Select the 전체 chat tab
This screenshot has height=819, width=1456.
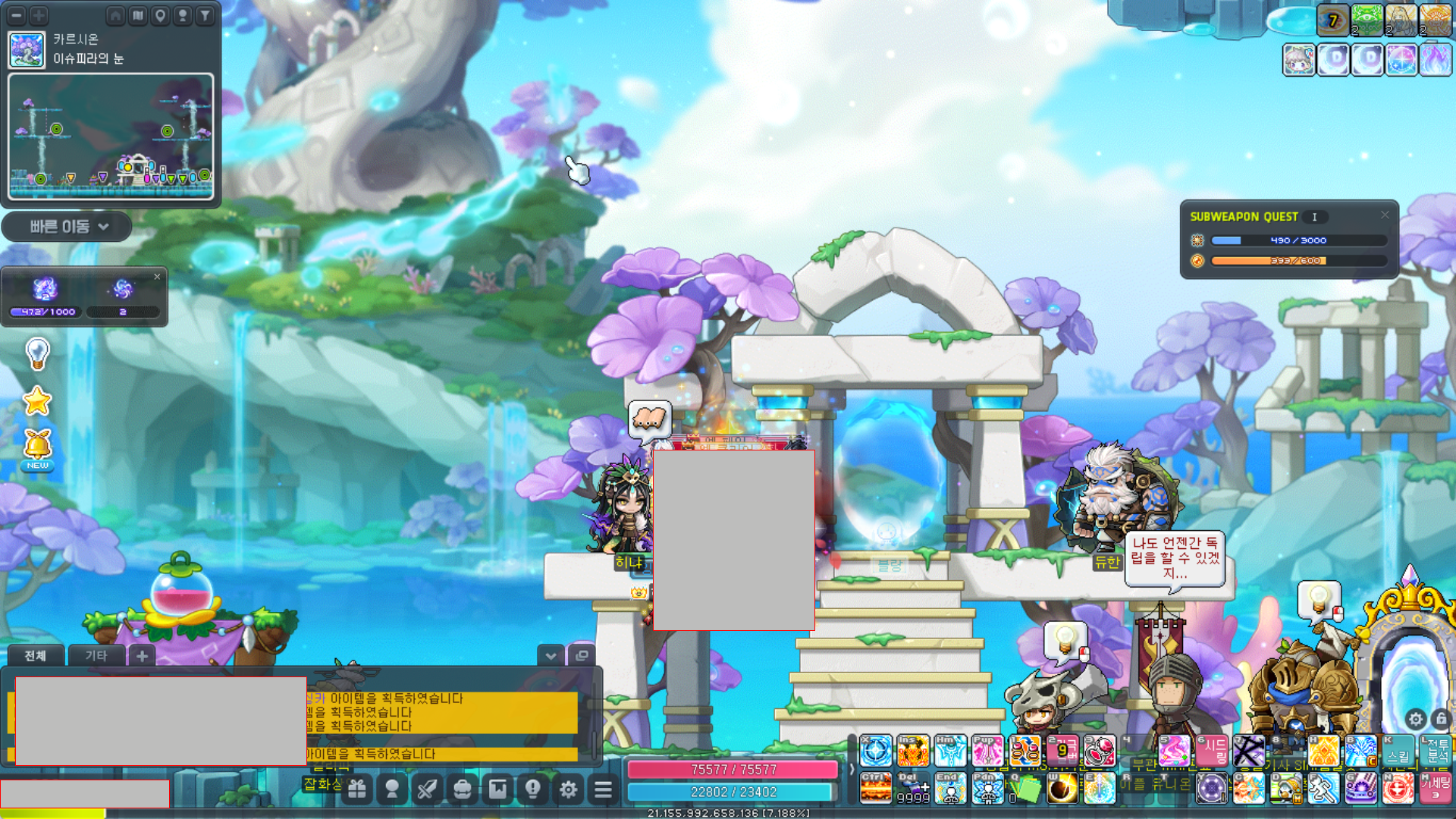coord(35,655)
